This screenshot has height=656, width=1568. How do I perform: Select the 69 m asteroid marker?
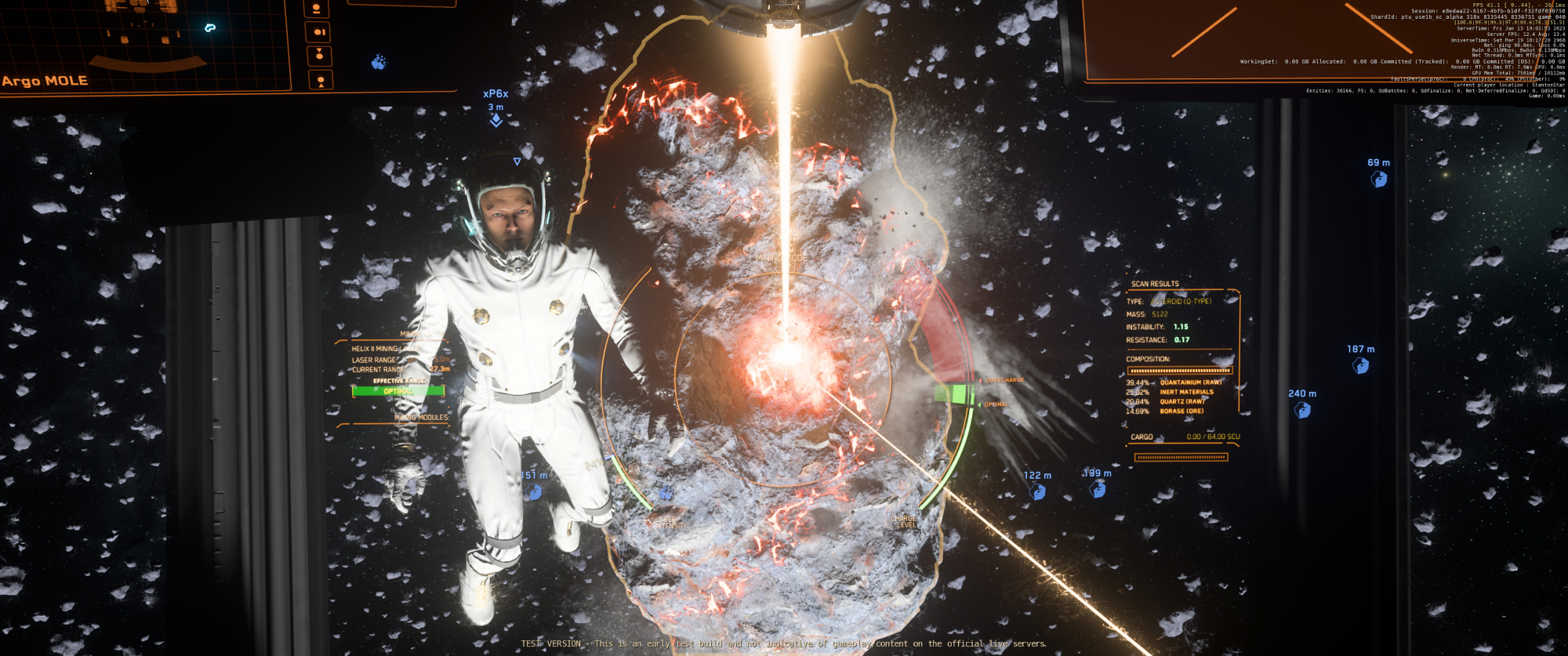[x=1379, y=179]
